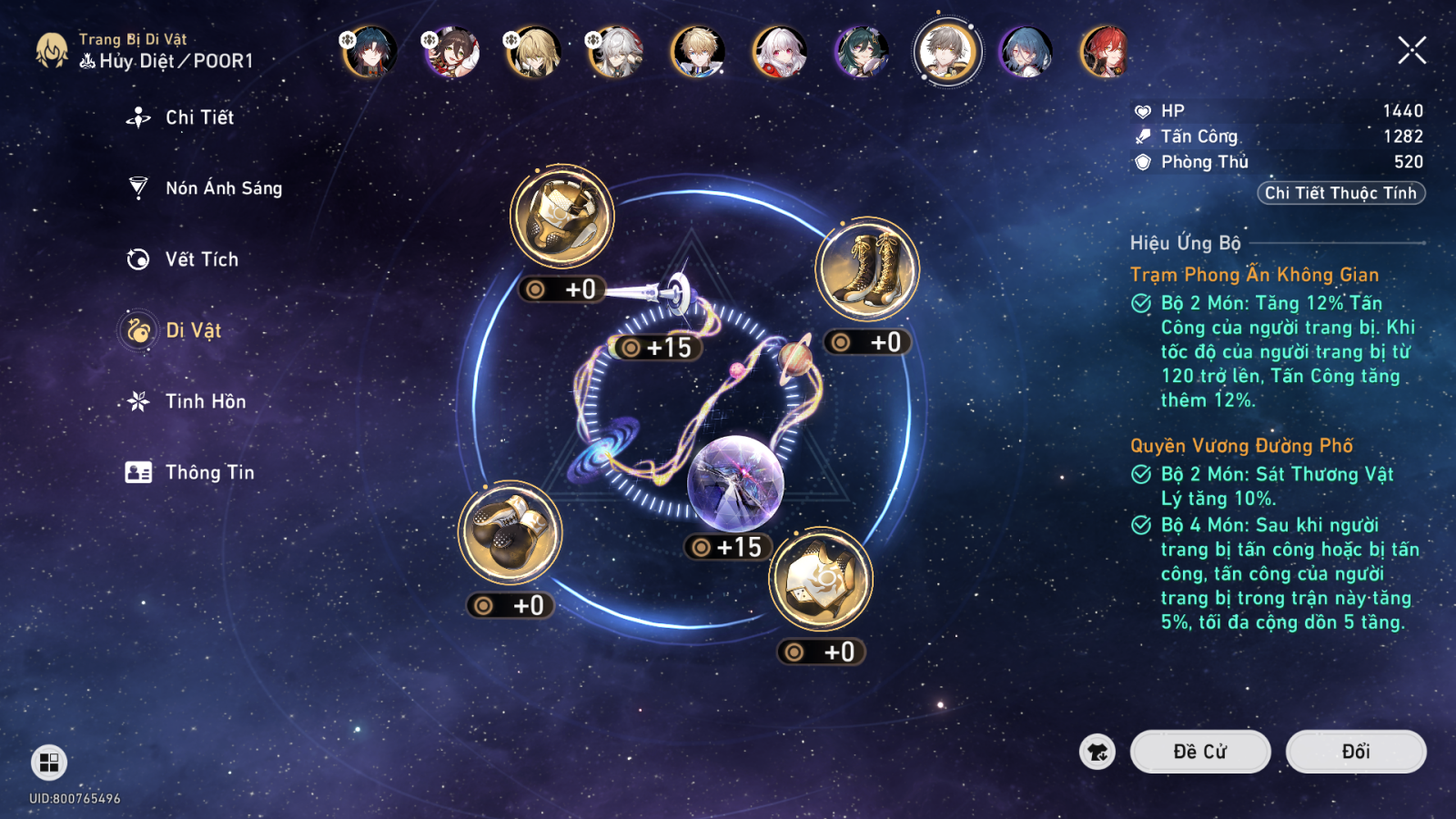Open the grid menu icon above the UID

point(49,762)
